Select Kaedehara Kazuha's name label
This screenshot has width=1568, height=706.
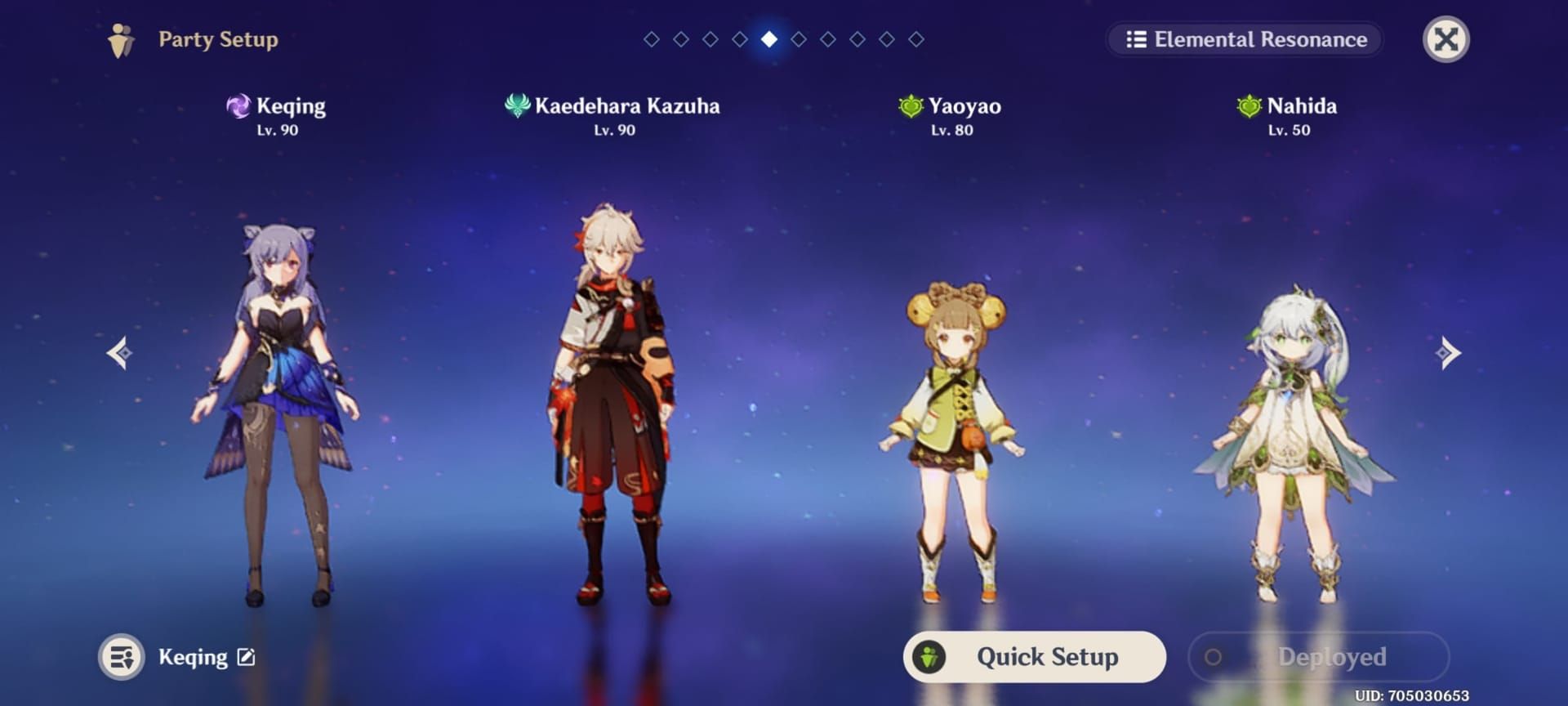[629, 105]
